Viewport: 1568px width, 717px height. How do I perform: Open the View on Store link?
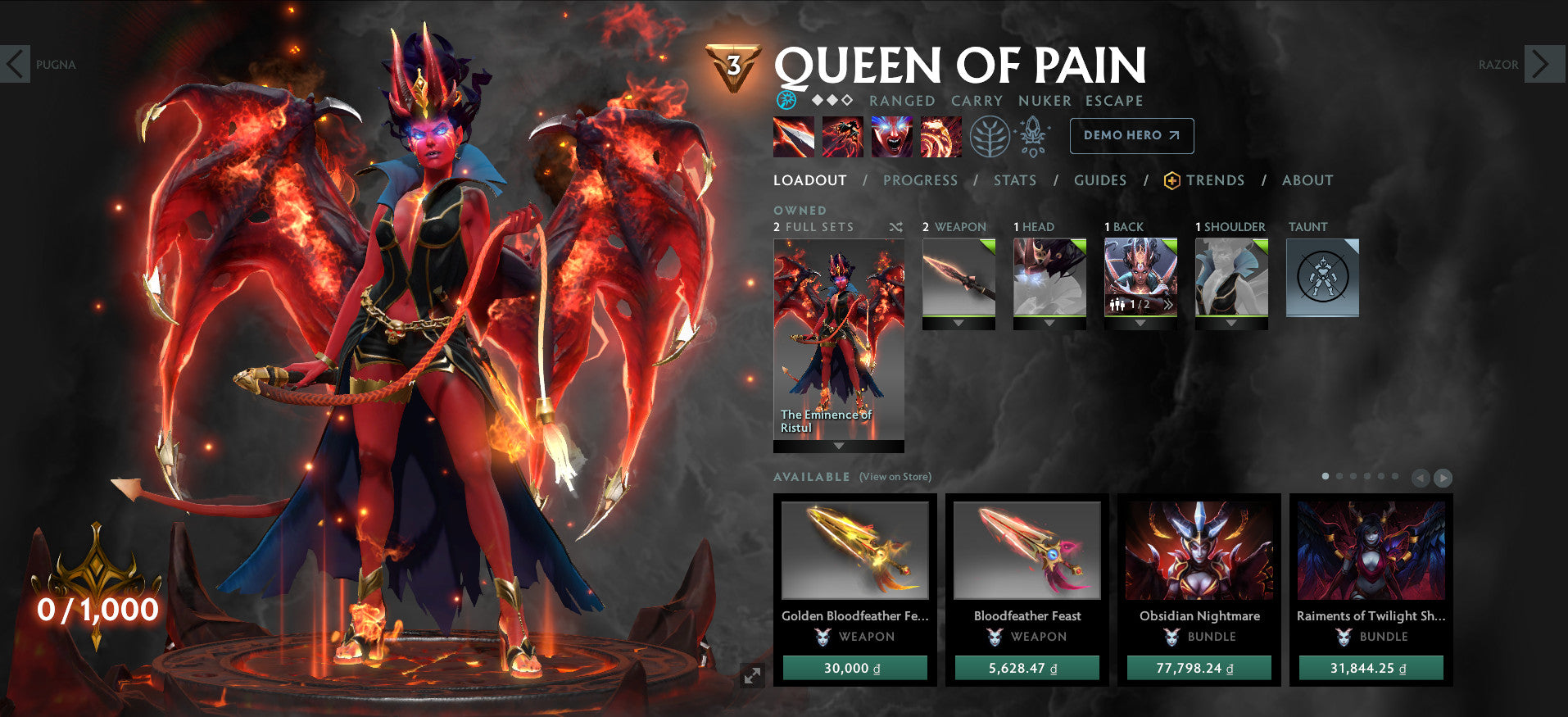pyautogui.click(x=895, y=476)
